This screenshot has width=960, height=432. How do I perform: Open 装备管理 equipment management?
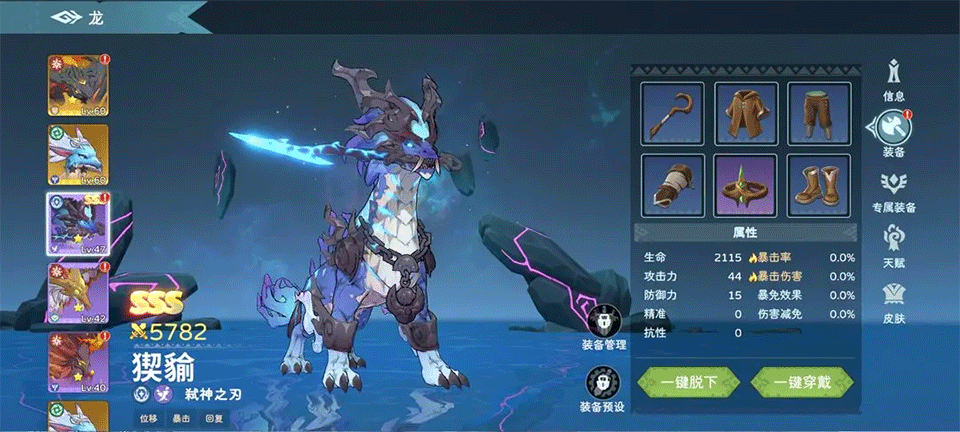(x=604, y=329)
